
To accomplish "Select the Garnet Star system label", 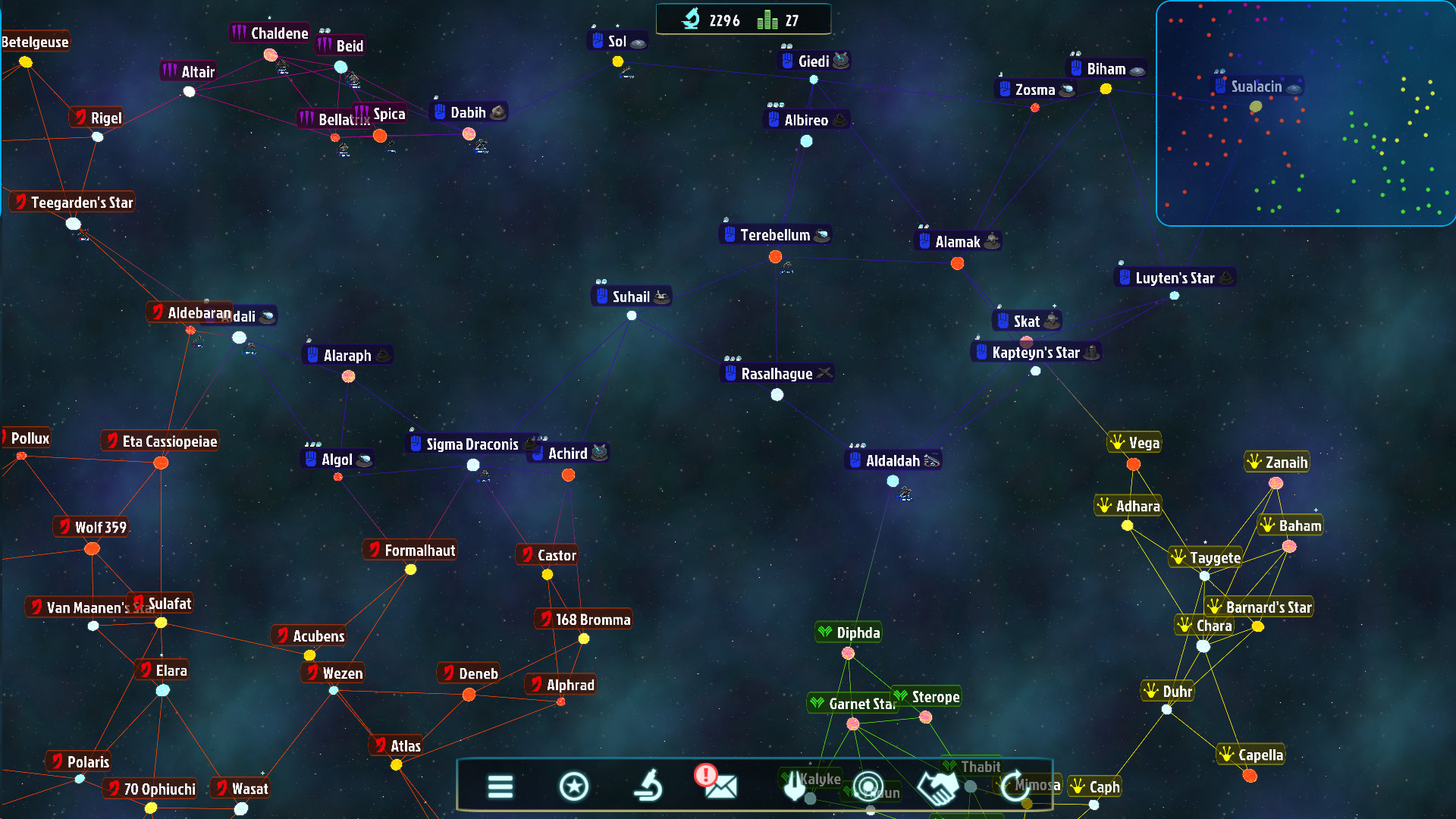I will coord(852,704).
